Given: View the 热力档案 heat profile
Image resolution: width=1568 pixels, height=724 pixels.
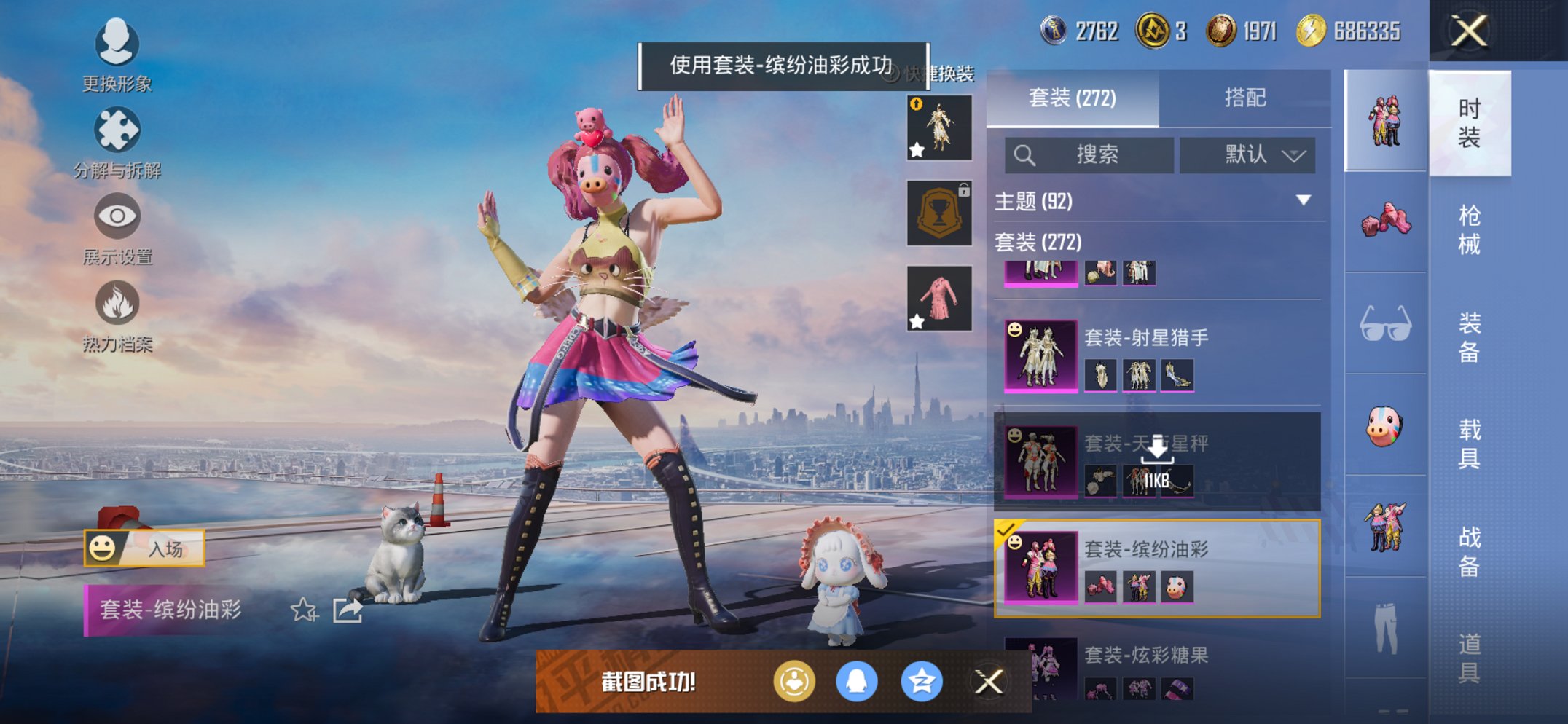Looking at the screenshot, I should pyautogui.click(x=117, y=310).
